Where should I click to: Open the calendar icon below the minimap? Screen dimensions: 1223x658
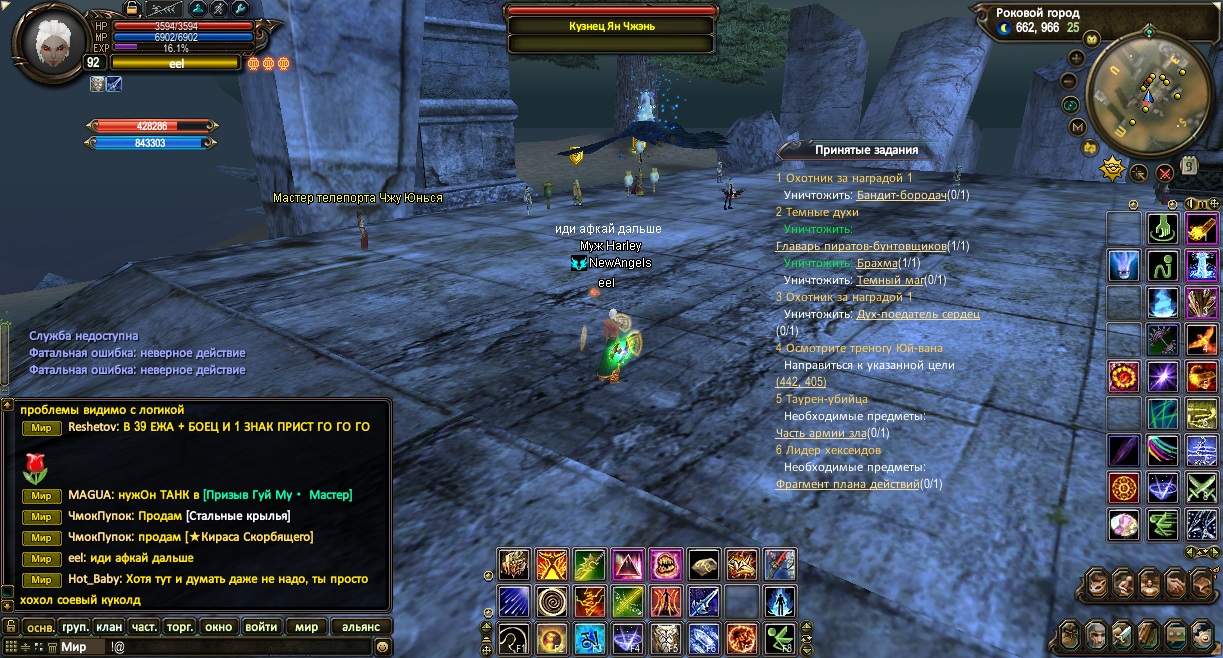tap(1189, 167)
